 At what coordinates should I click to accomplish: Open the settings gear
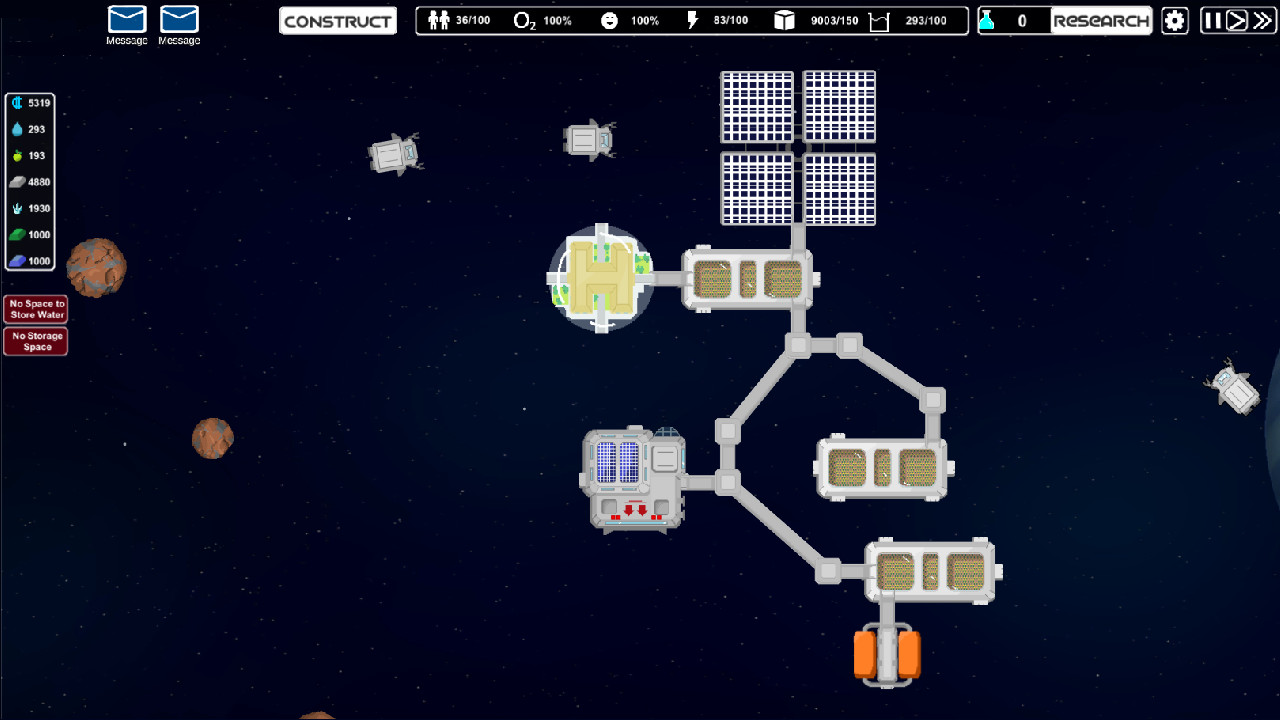[1174, 20]
